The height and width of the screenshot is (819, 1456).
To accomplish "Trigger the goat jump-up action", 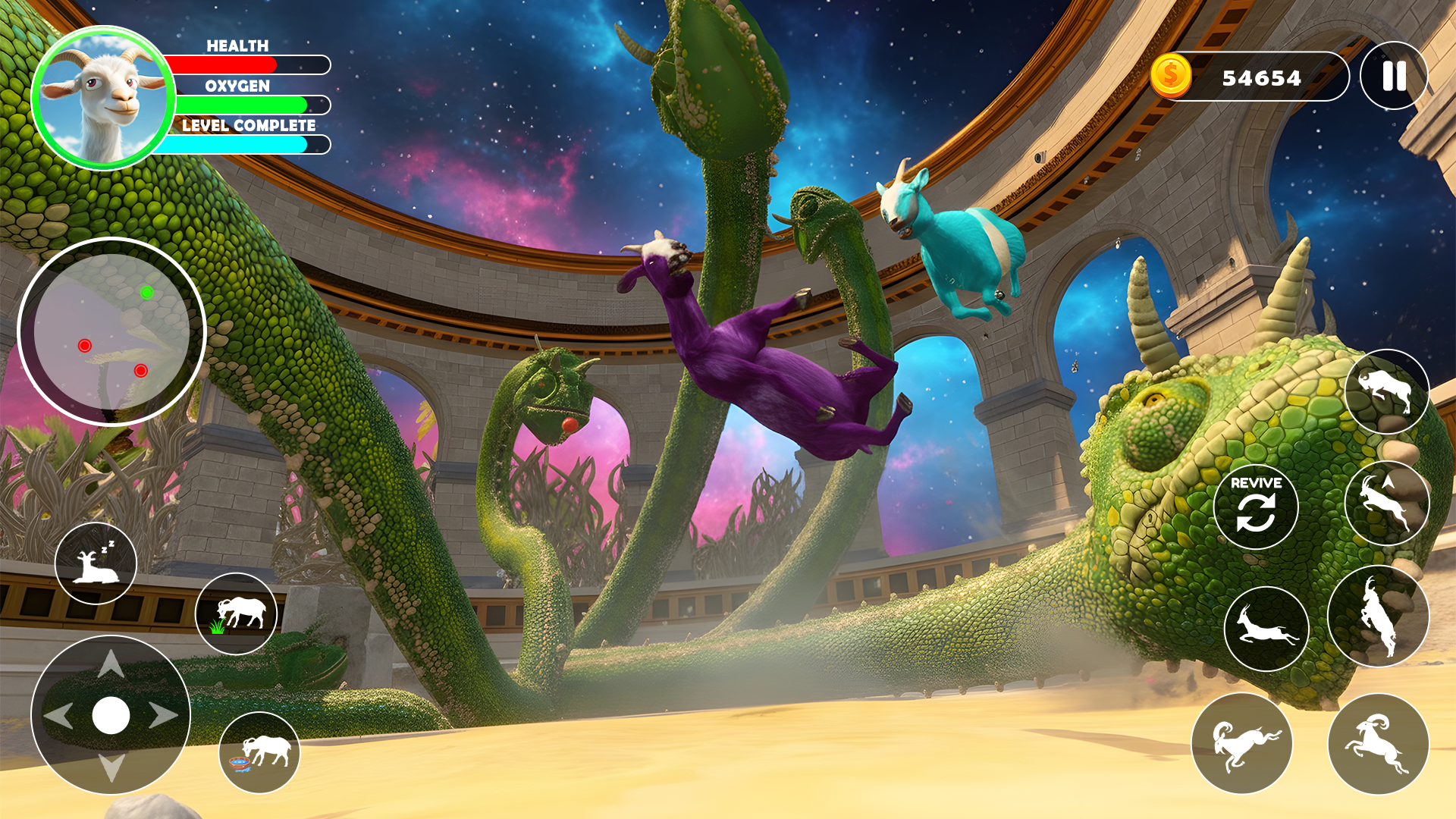I will [1386, 504].
